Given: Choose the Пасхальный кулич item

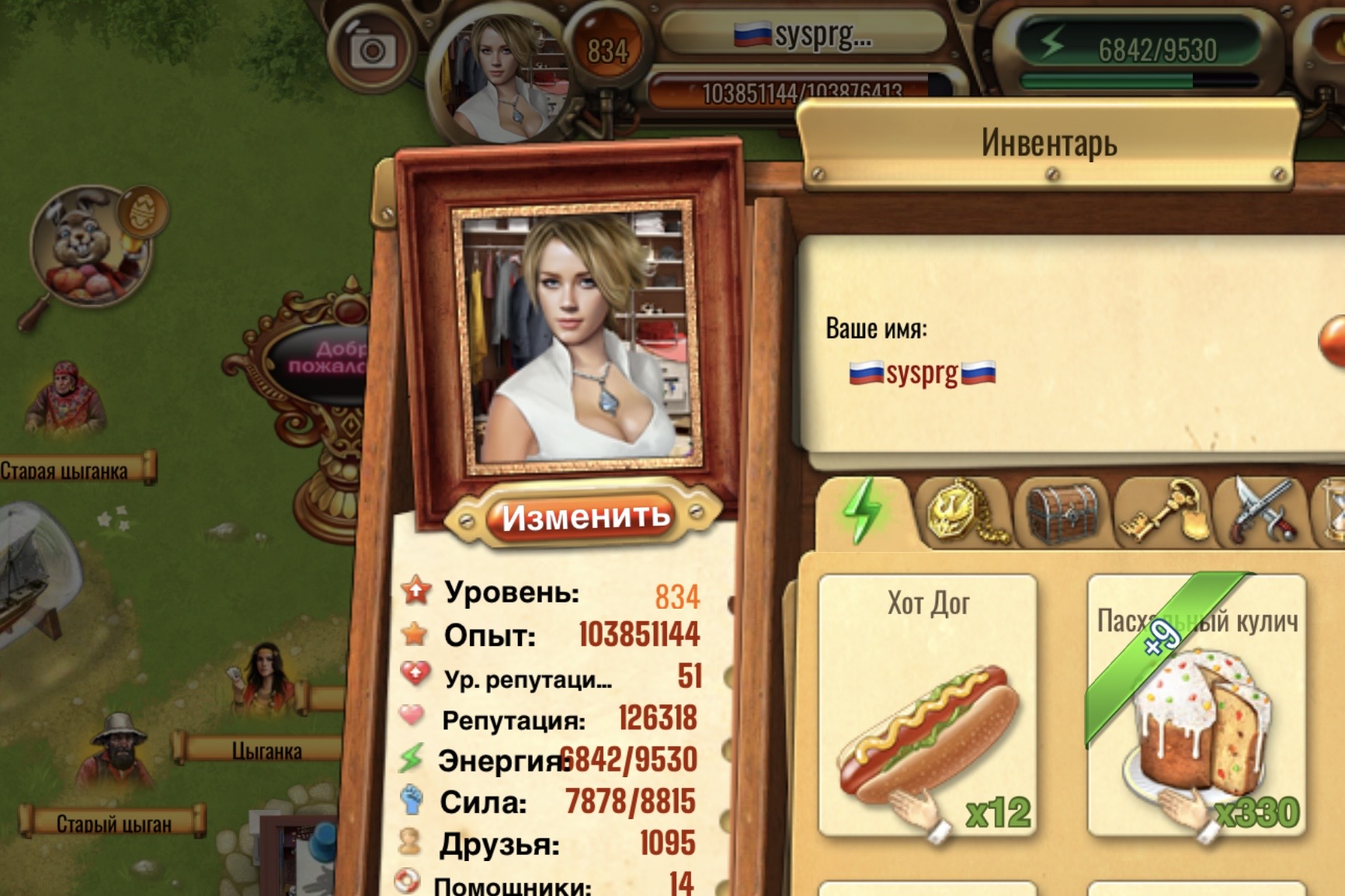Looking at the screenshot, I should pos(1197,705).
